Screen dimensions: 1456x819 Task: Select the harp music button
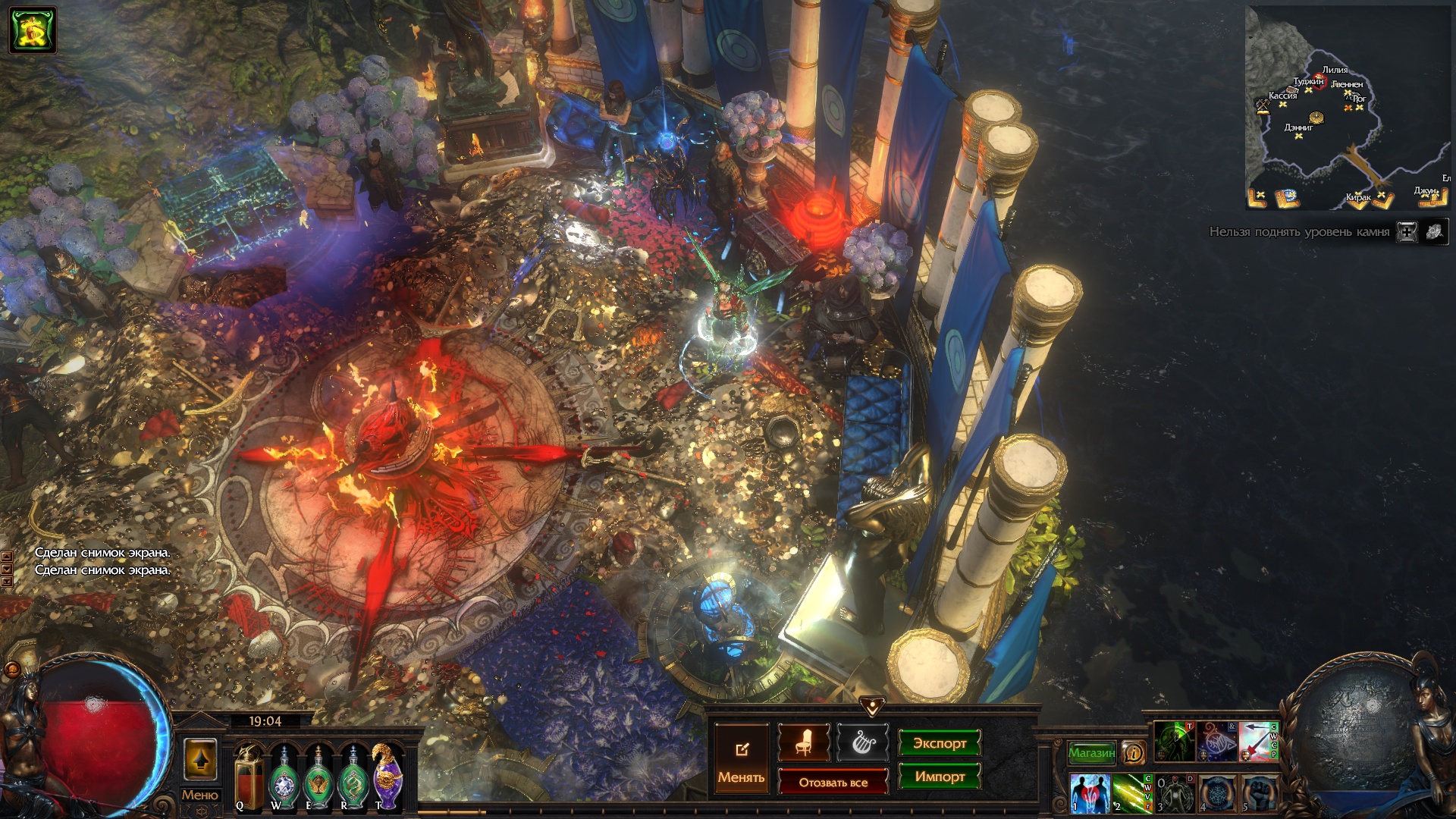pos(862,742)
